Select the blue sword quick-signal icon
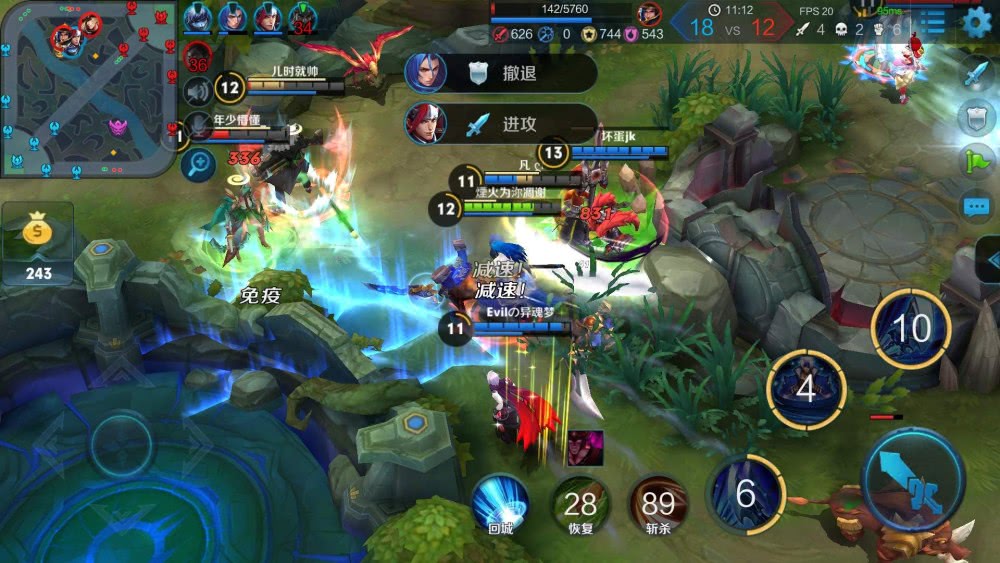Screen dimensions: 1000x563 [976, 73]
